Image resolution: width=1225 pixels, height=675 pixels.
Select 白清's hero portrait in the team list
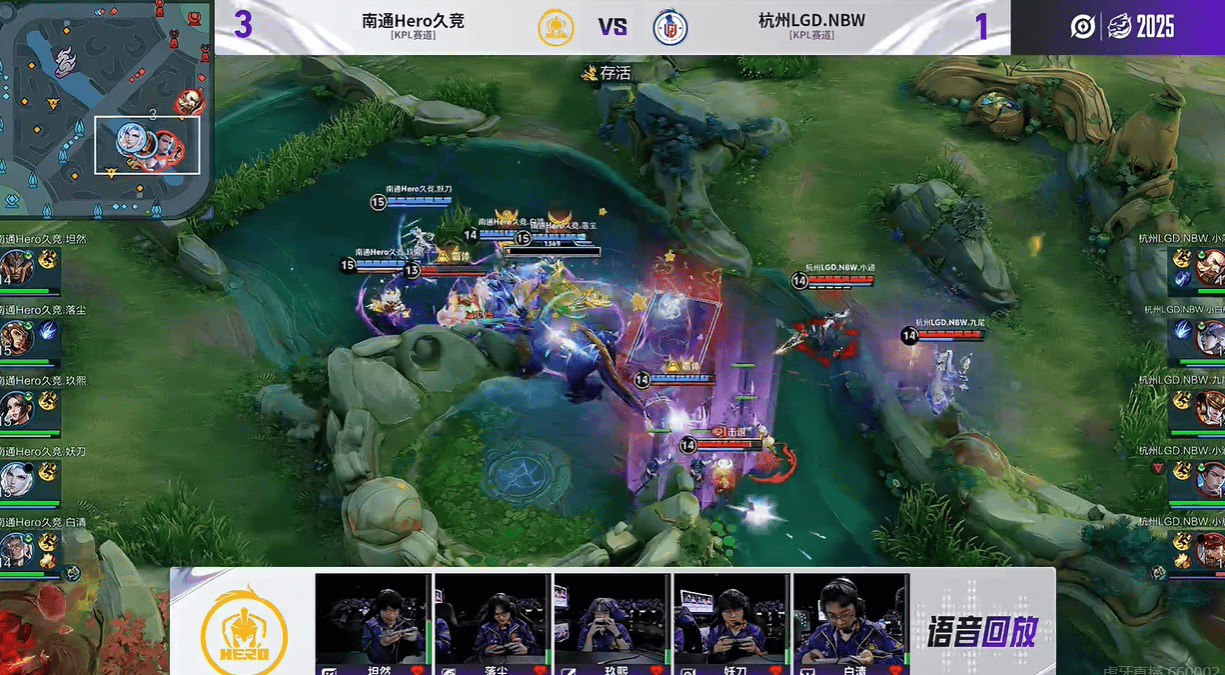point(15,549)
